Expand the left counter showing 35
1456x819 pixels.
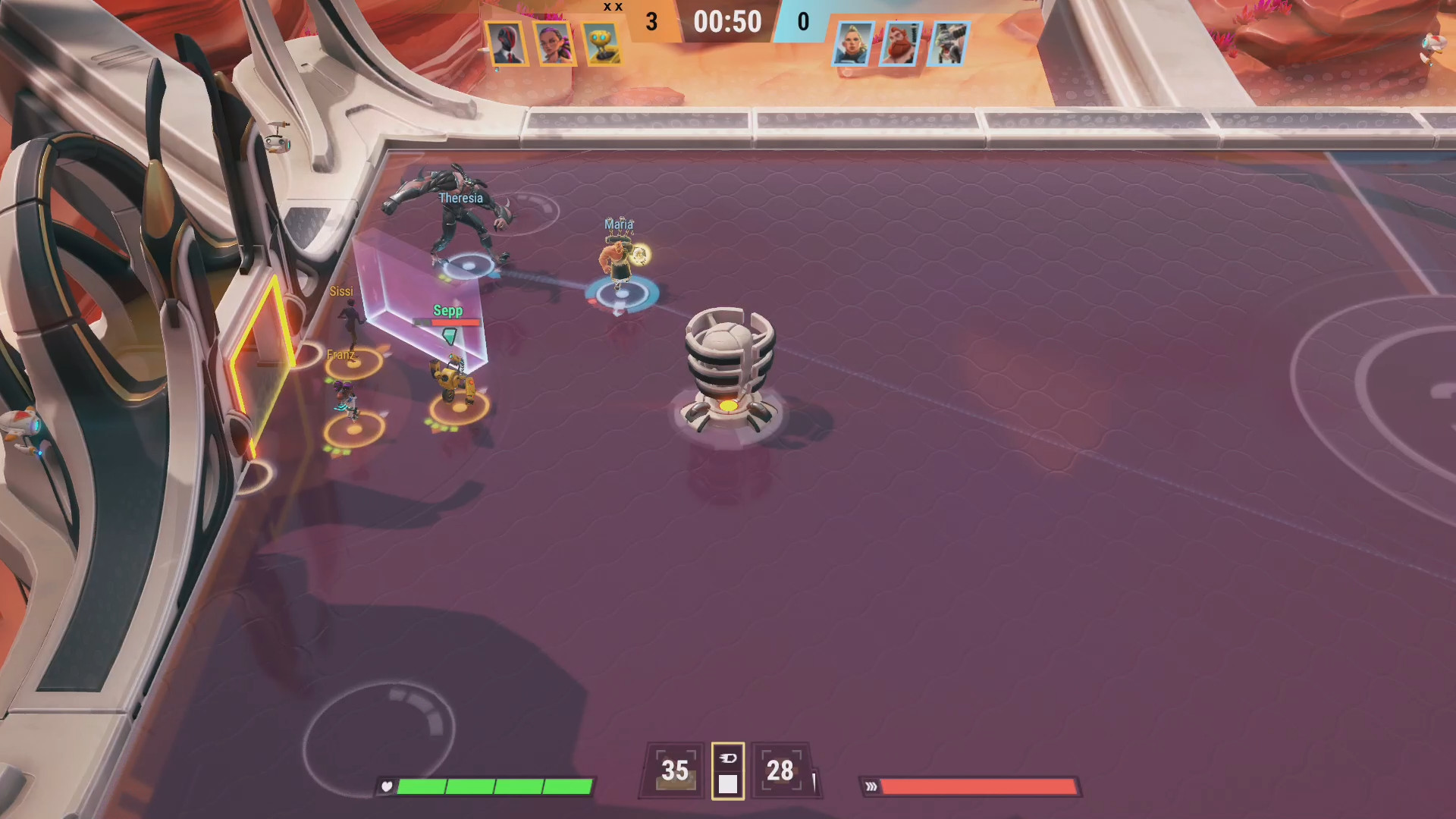[x=673, y=770]
